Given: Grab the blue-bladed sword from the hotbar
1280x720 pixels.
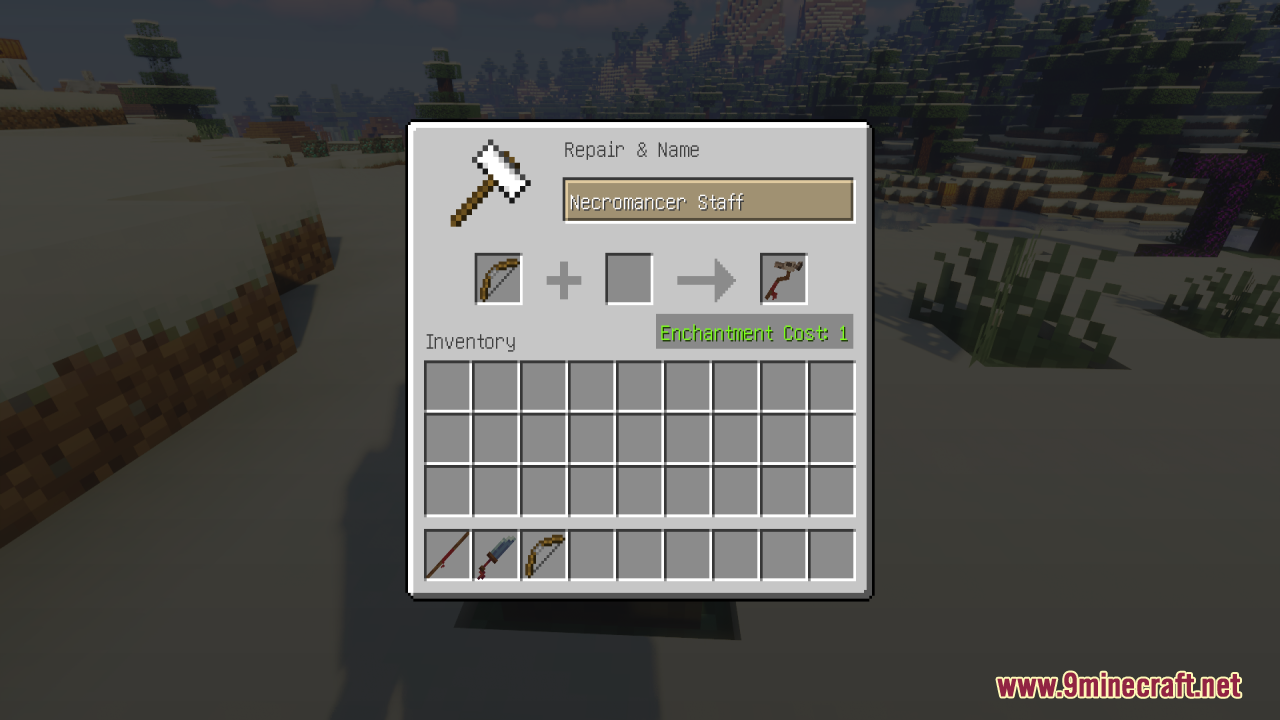Looking at the screenshot, I should pos(495,555).
